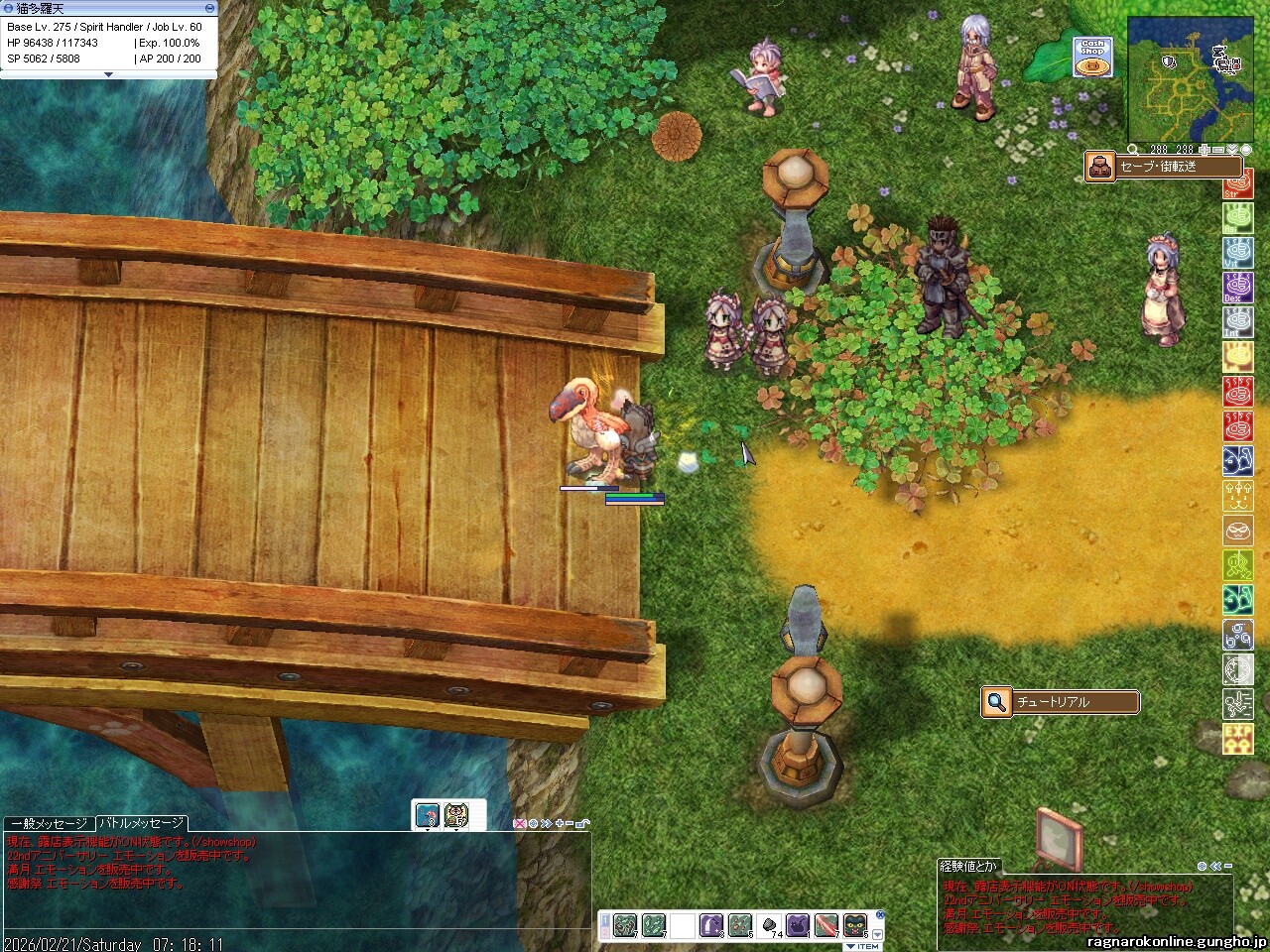Open the minimap magnifier search
The width and height of the screenshot is (1270, 952).
click(x=1133, y=150)
